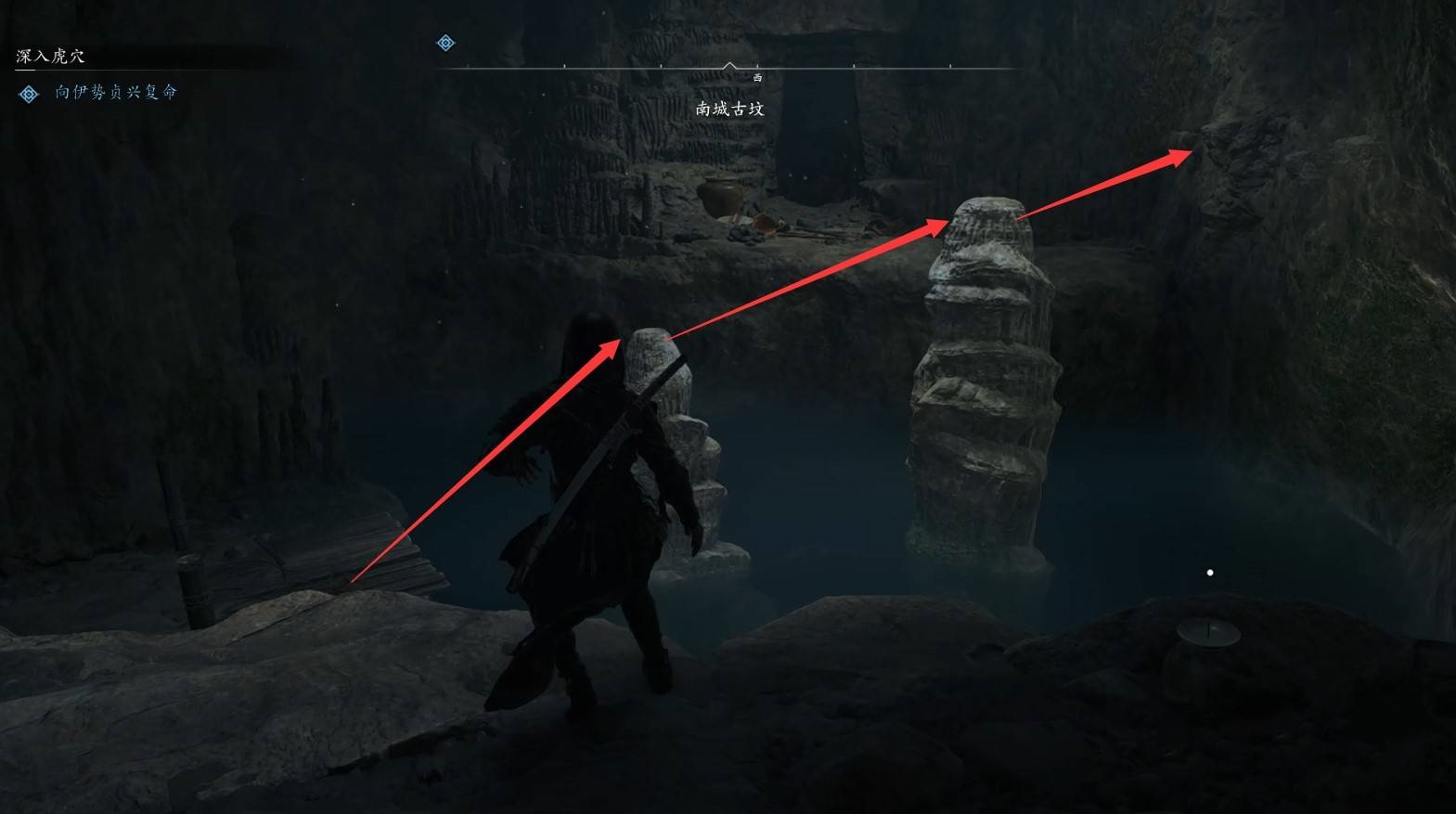Open the 深入虎穴 quest tracker title
Screen dimensions: 1456x814
tap(51, 57)
